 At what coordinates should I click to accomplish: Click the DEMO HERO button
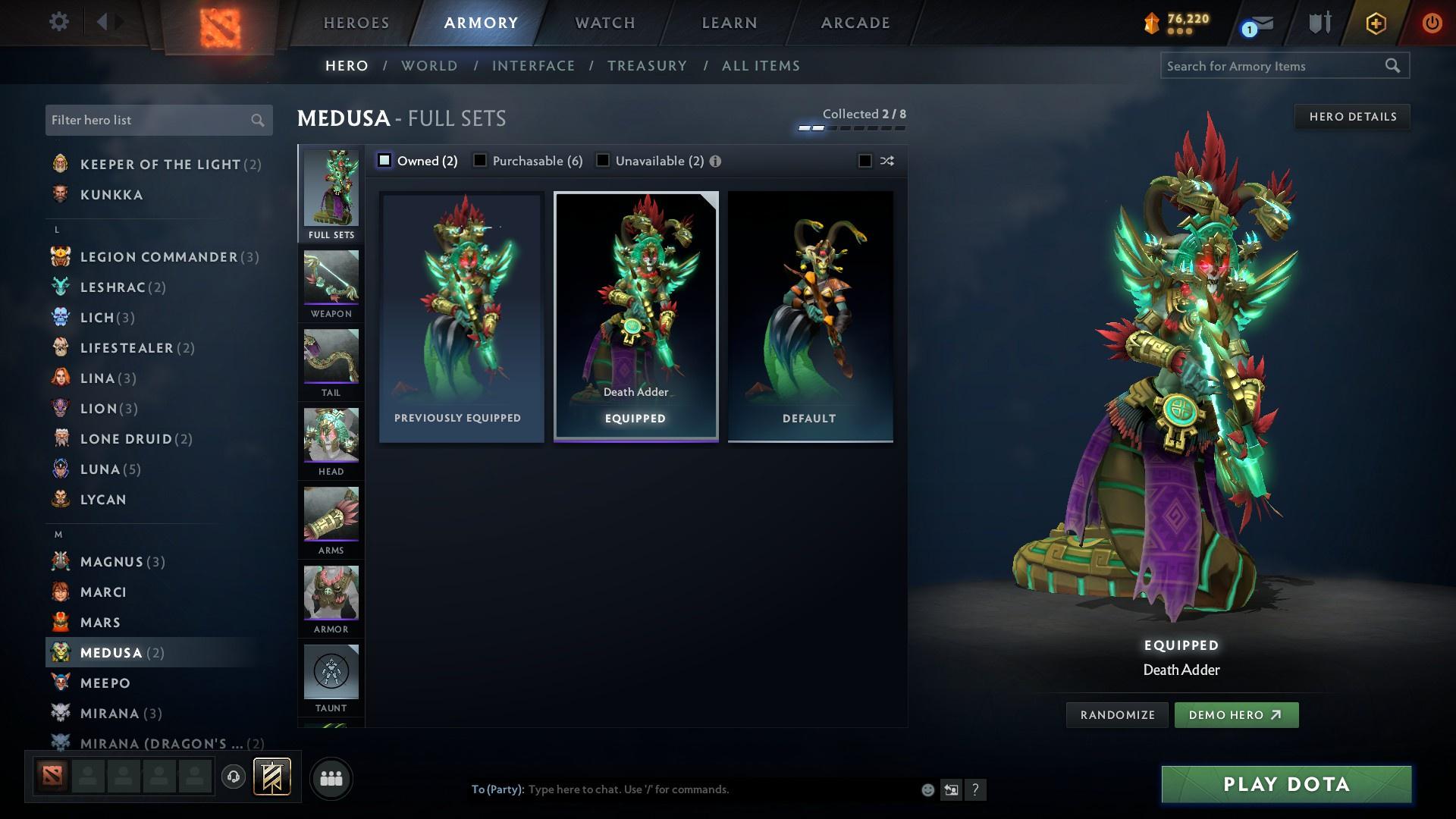pos(1236,714)
